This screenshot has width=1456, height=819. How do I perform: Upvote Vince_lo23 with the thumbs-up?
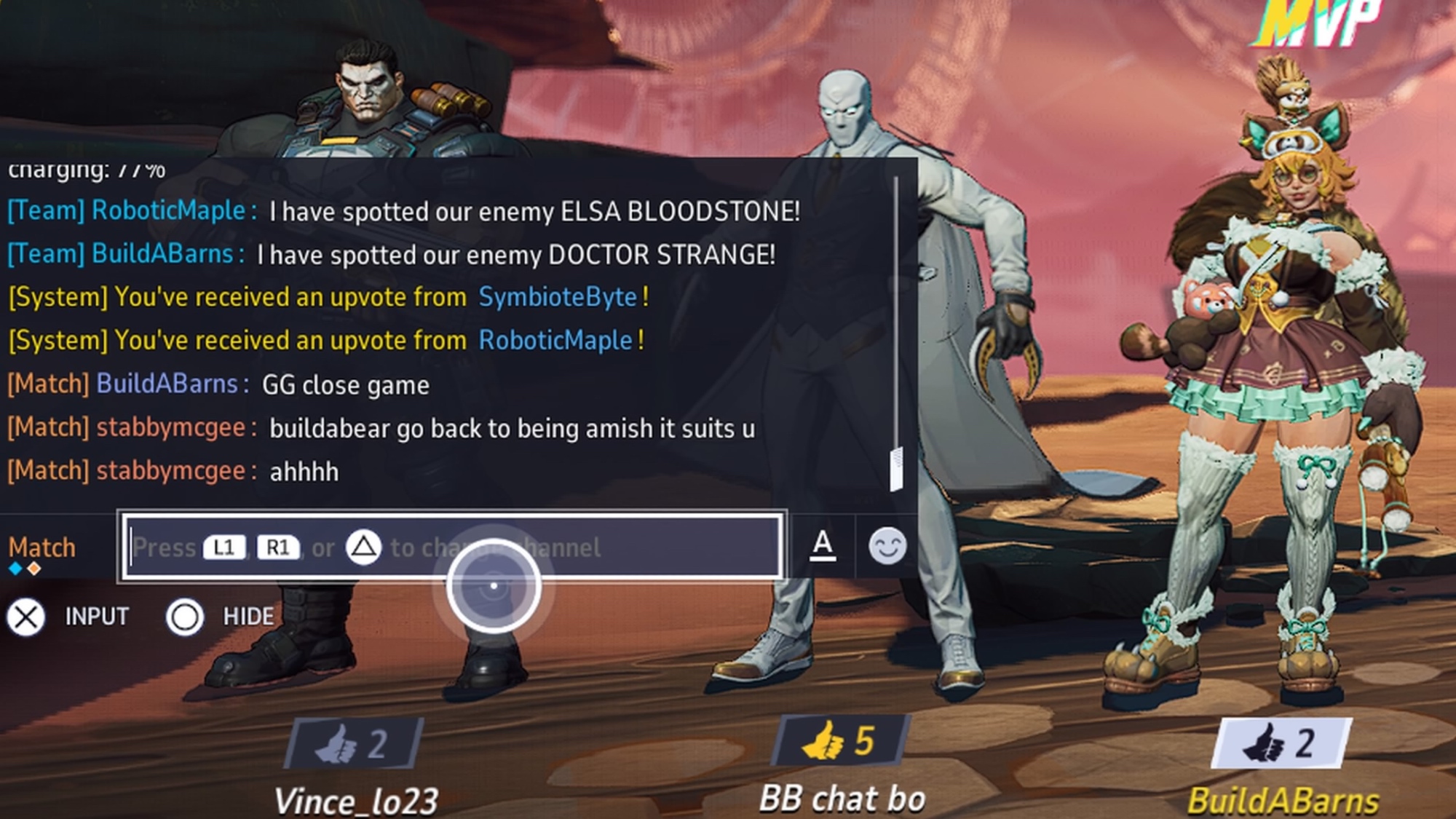point(355,744)
